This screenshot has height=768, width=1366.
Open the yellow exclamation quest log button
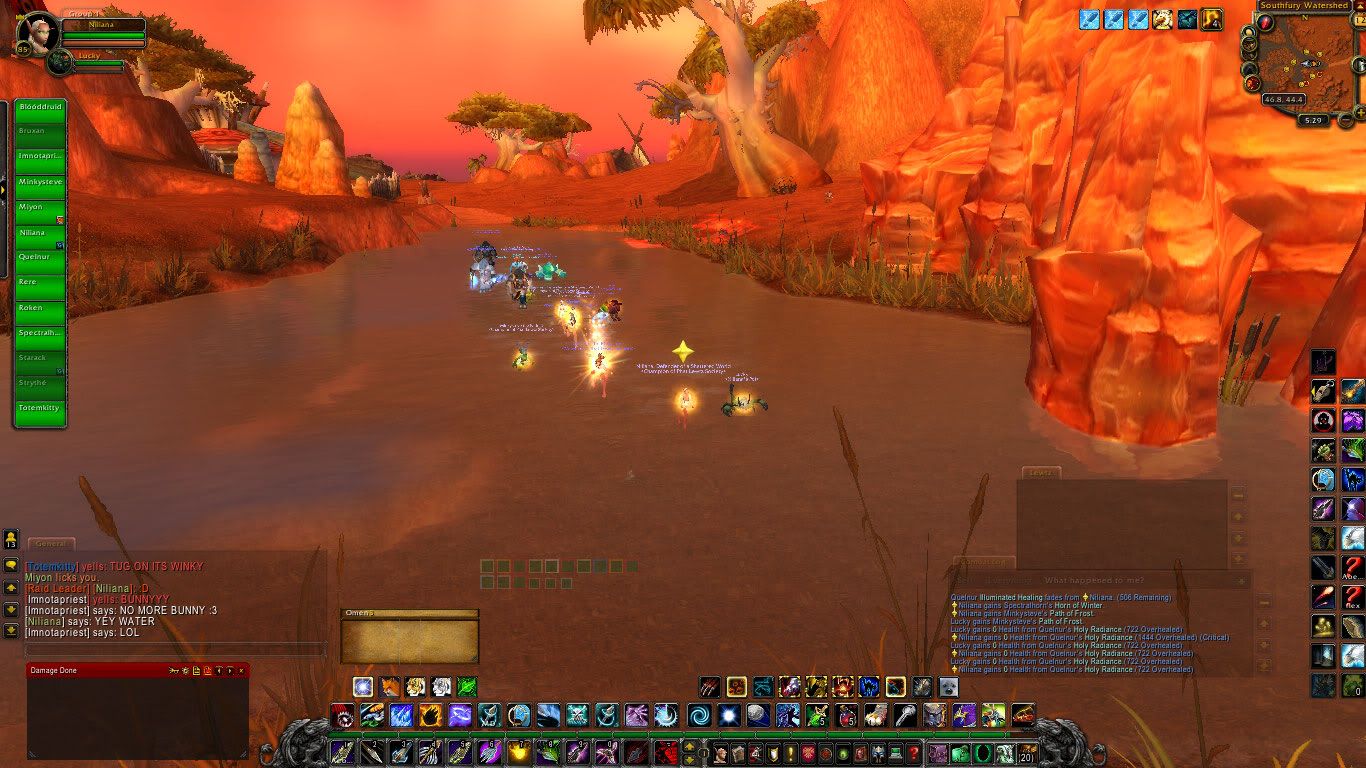(x=790, y=753)
